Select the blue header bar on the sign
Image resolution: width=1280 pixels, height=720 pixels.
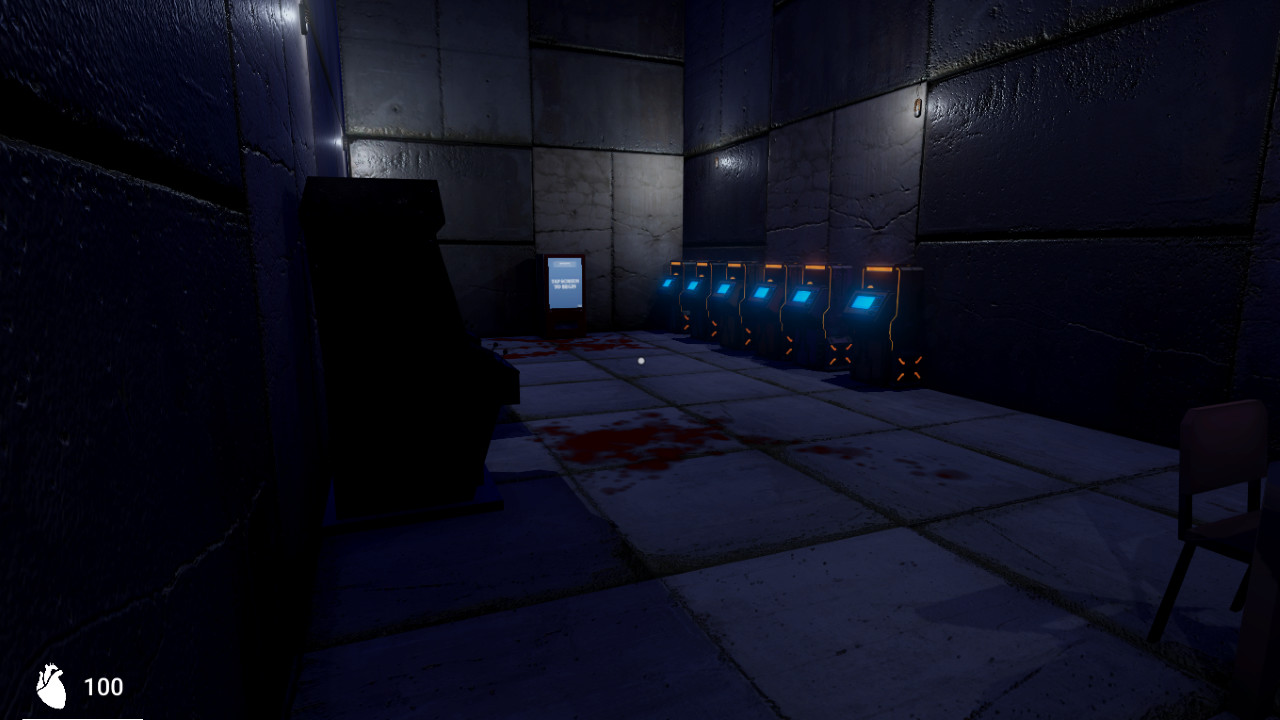click(x=562, y=264)
